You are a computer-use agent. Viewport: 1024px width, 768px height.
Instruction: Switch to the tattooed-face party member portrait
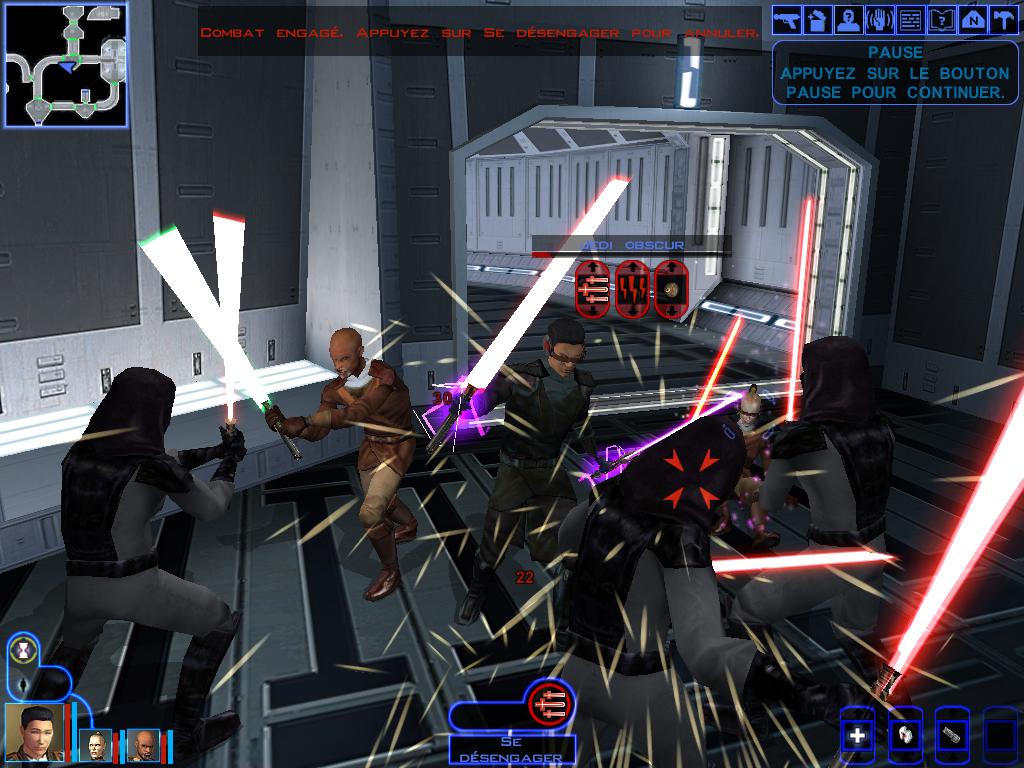(97, 745)
